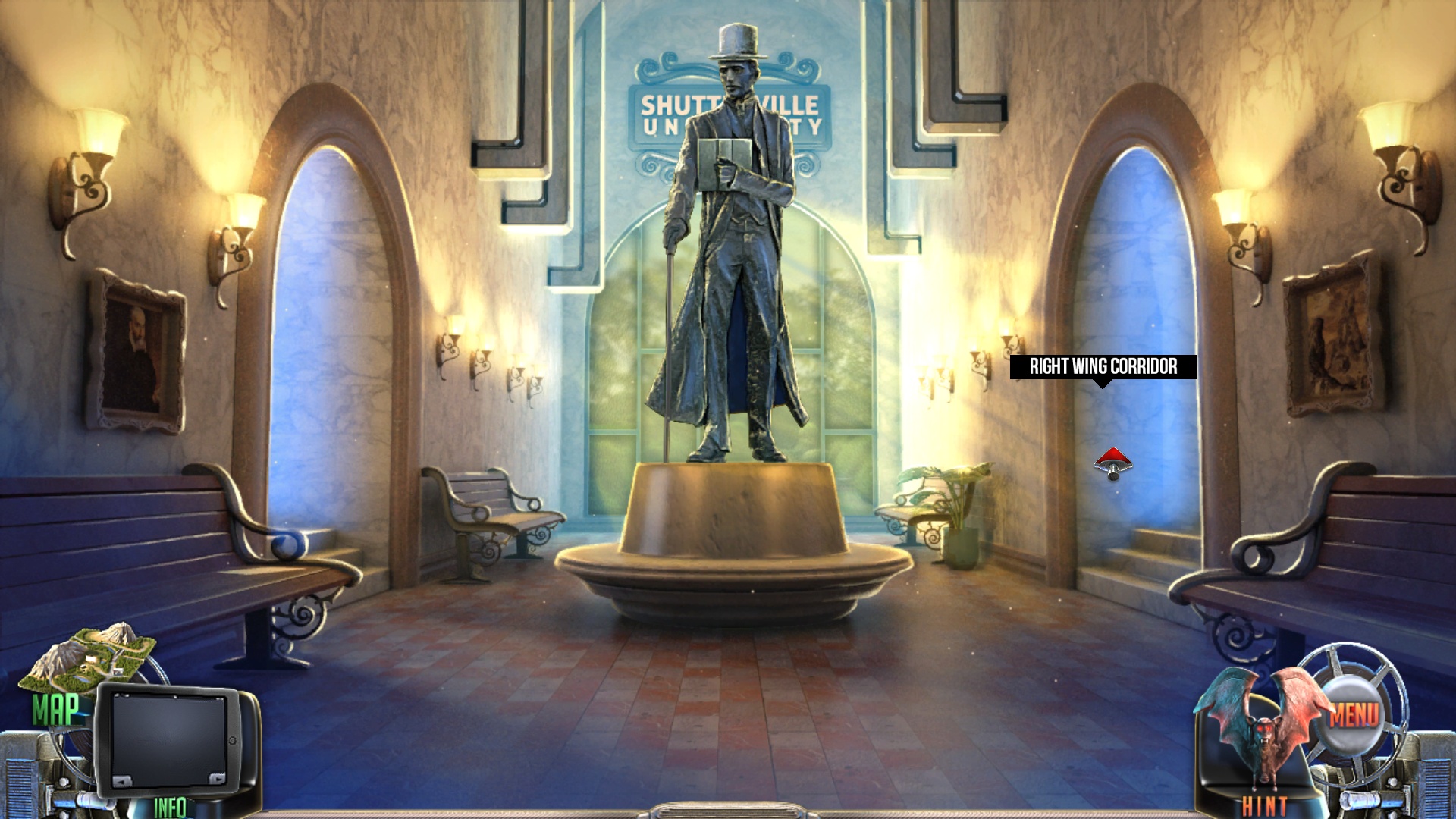Select the right arrow on the Info screen
Image resolution: width=1456 pixels, height=819 pixels.
(217, 779)
